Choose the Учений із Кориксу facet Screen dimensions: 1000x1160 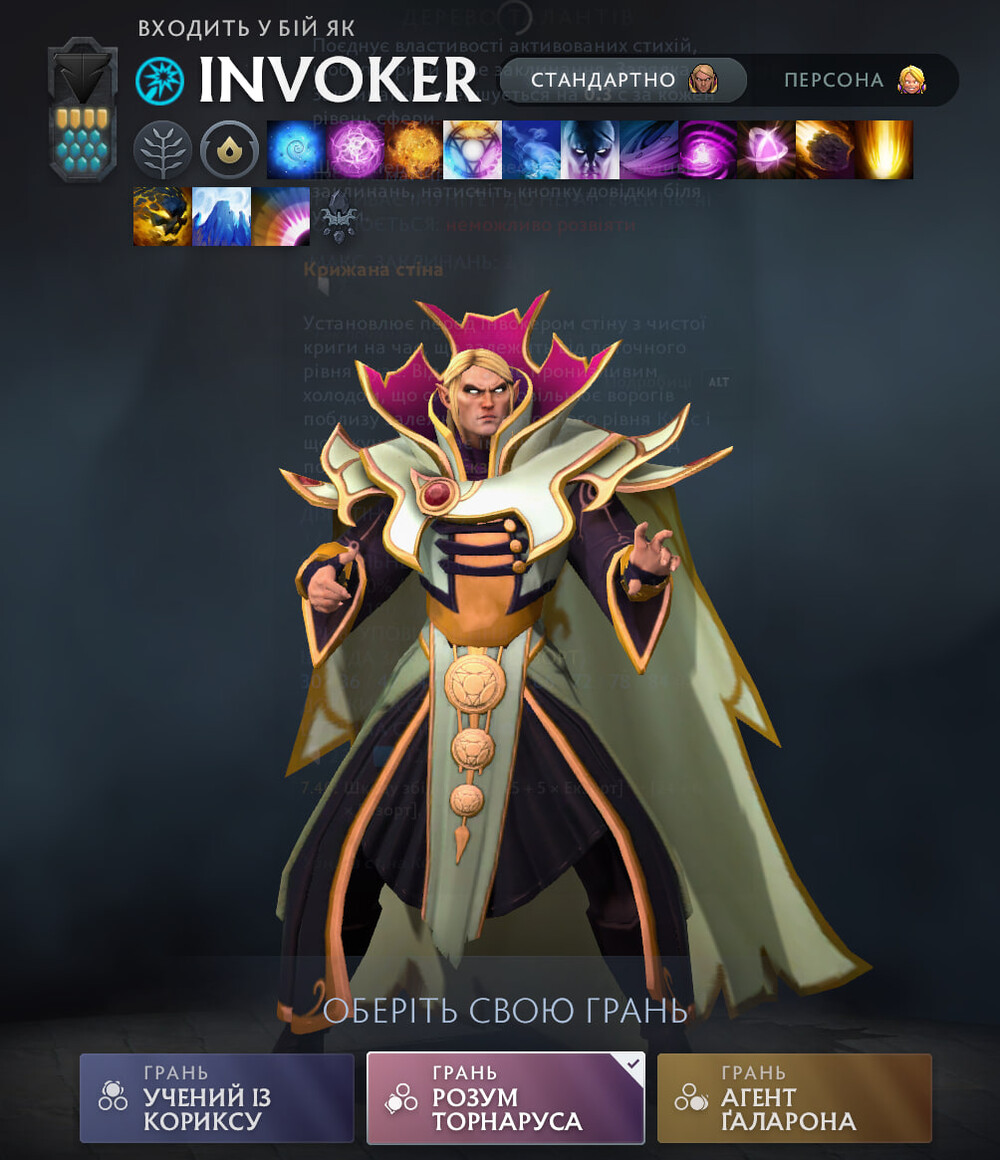click(x=217, y=1097)
